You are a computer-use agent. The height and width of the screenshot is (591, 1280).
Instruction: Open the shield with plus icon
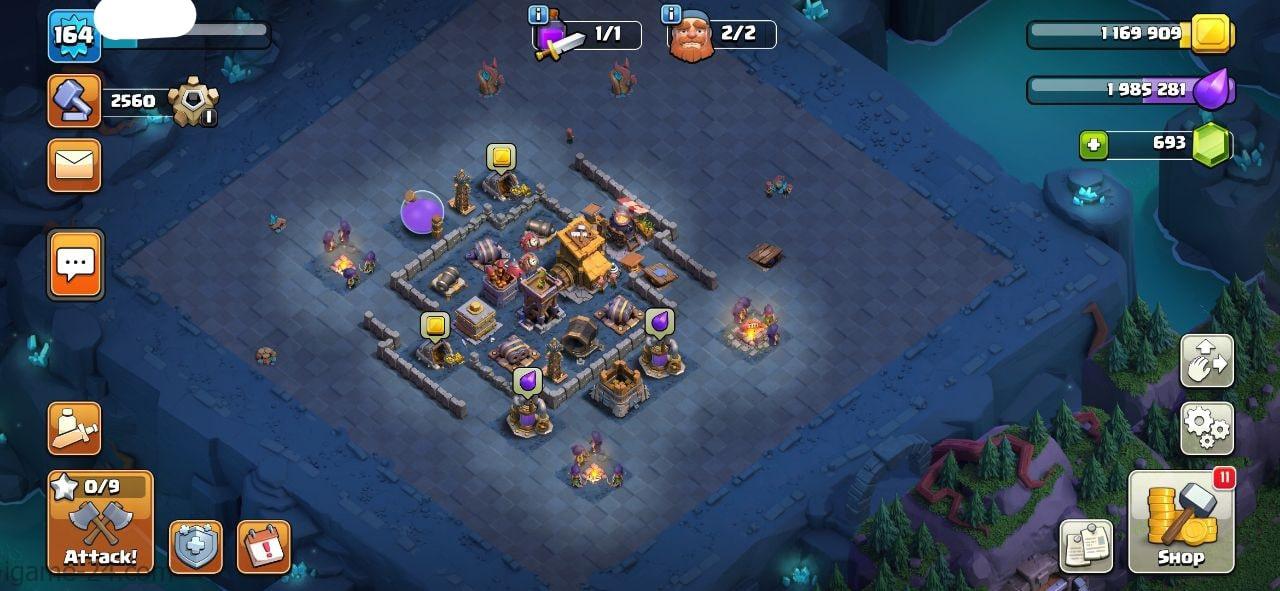pyautogui.click(x=196, y=547)
